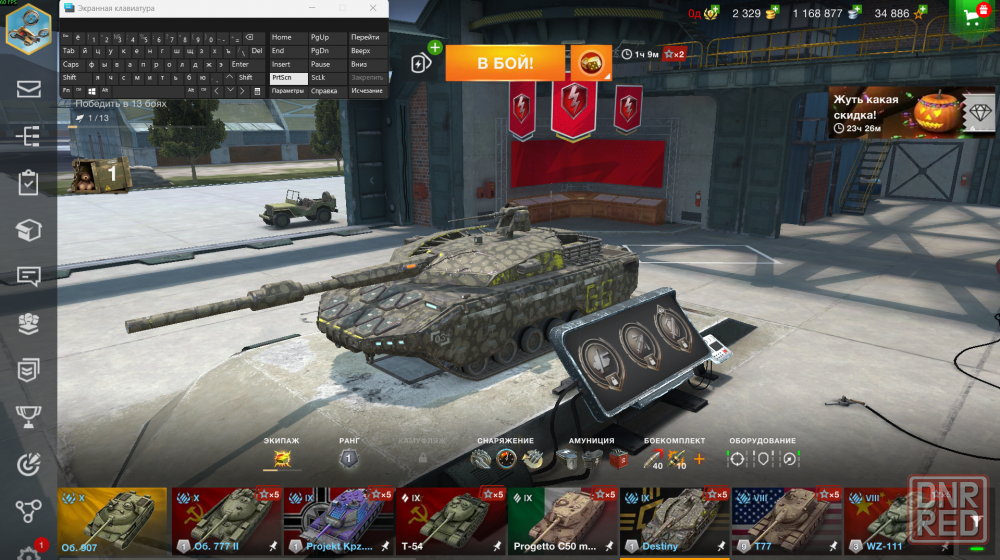Open the battle mode selector next to «В БОЙ!»

[591, 63]
